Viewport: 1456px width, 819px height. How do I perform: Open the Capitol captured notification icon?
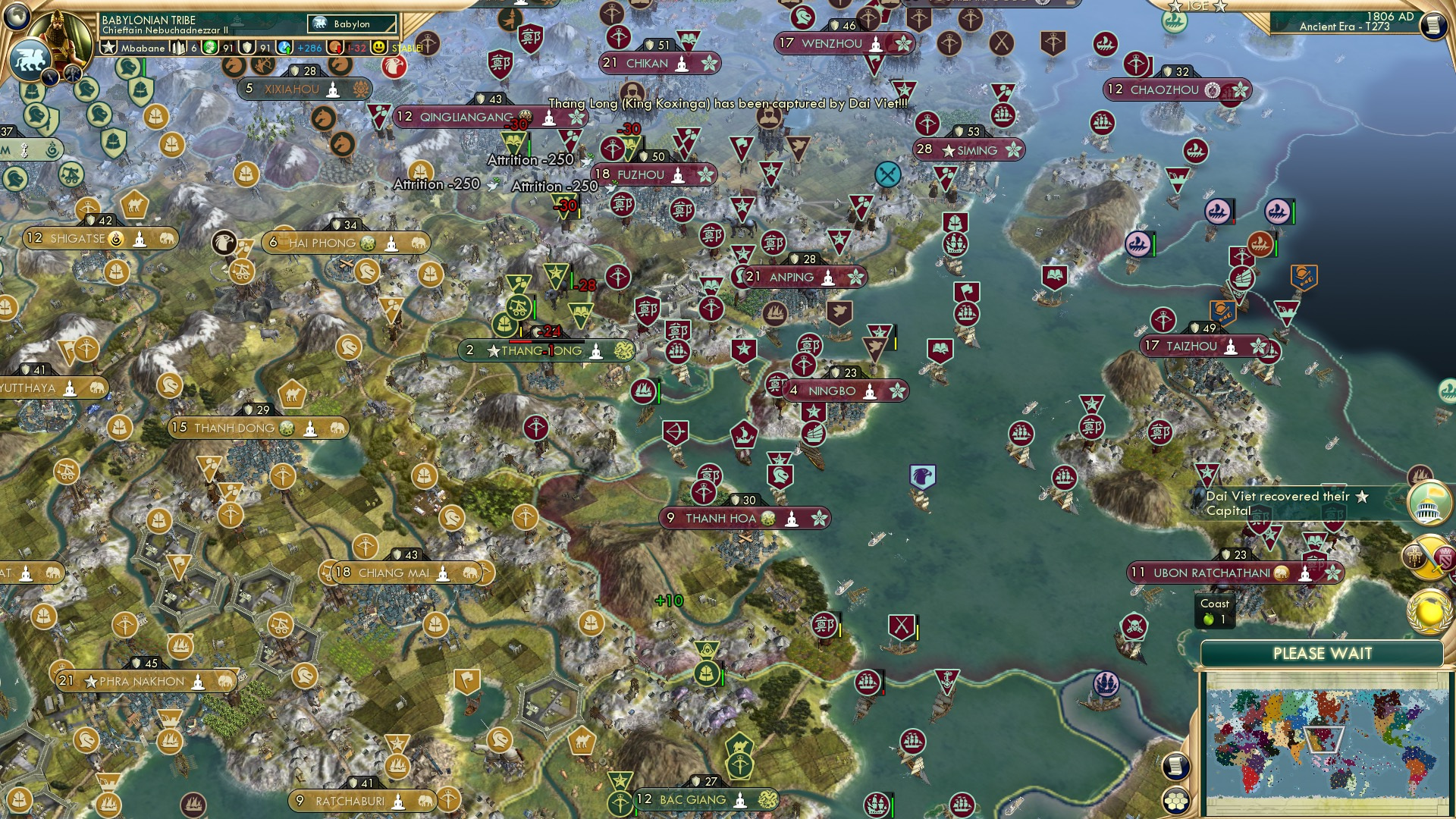coord(1428,504)
